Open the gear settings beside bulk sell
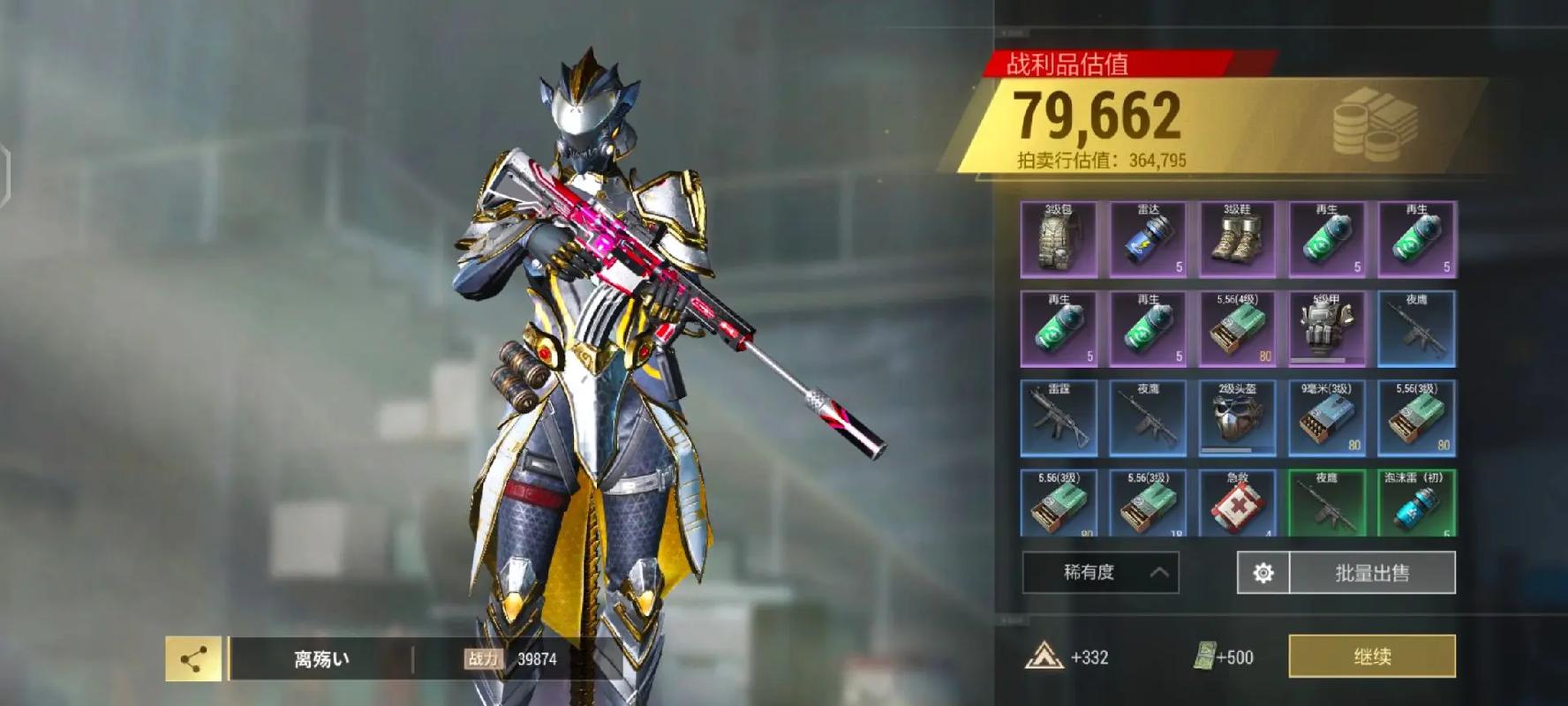The height and width of the screenshot is (706, 1568). point(1263,573)
